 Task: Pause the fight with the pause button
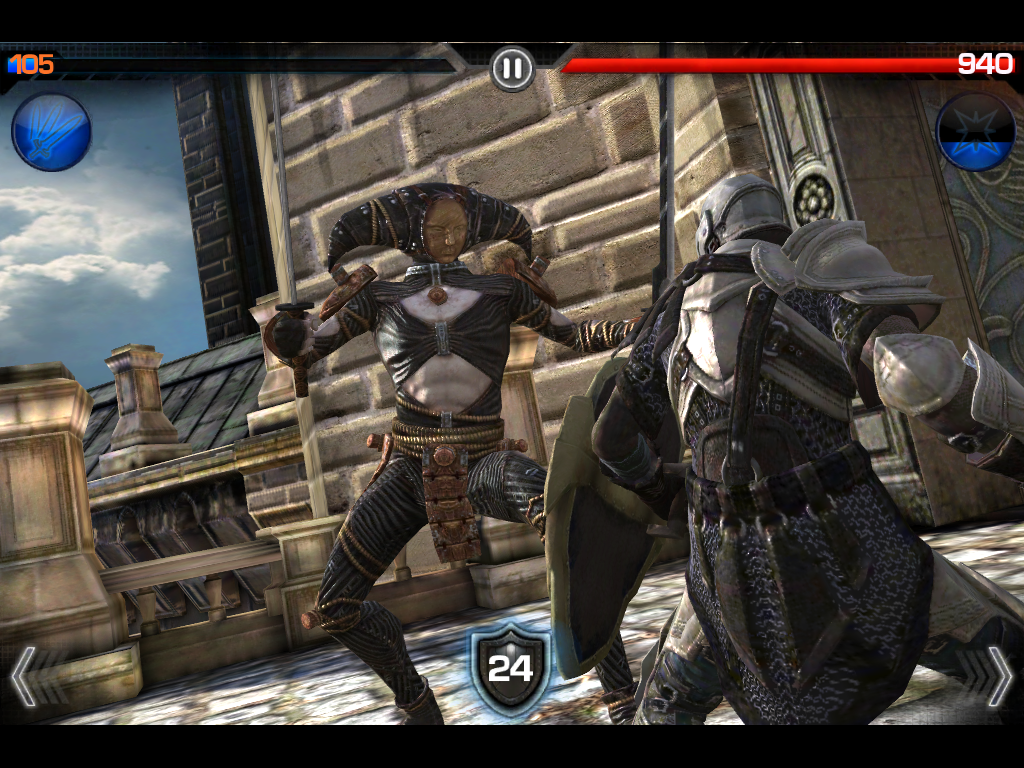(512, 68)
